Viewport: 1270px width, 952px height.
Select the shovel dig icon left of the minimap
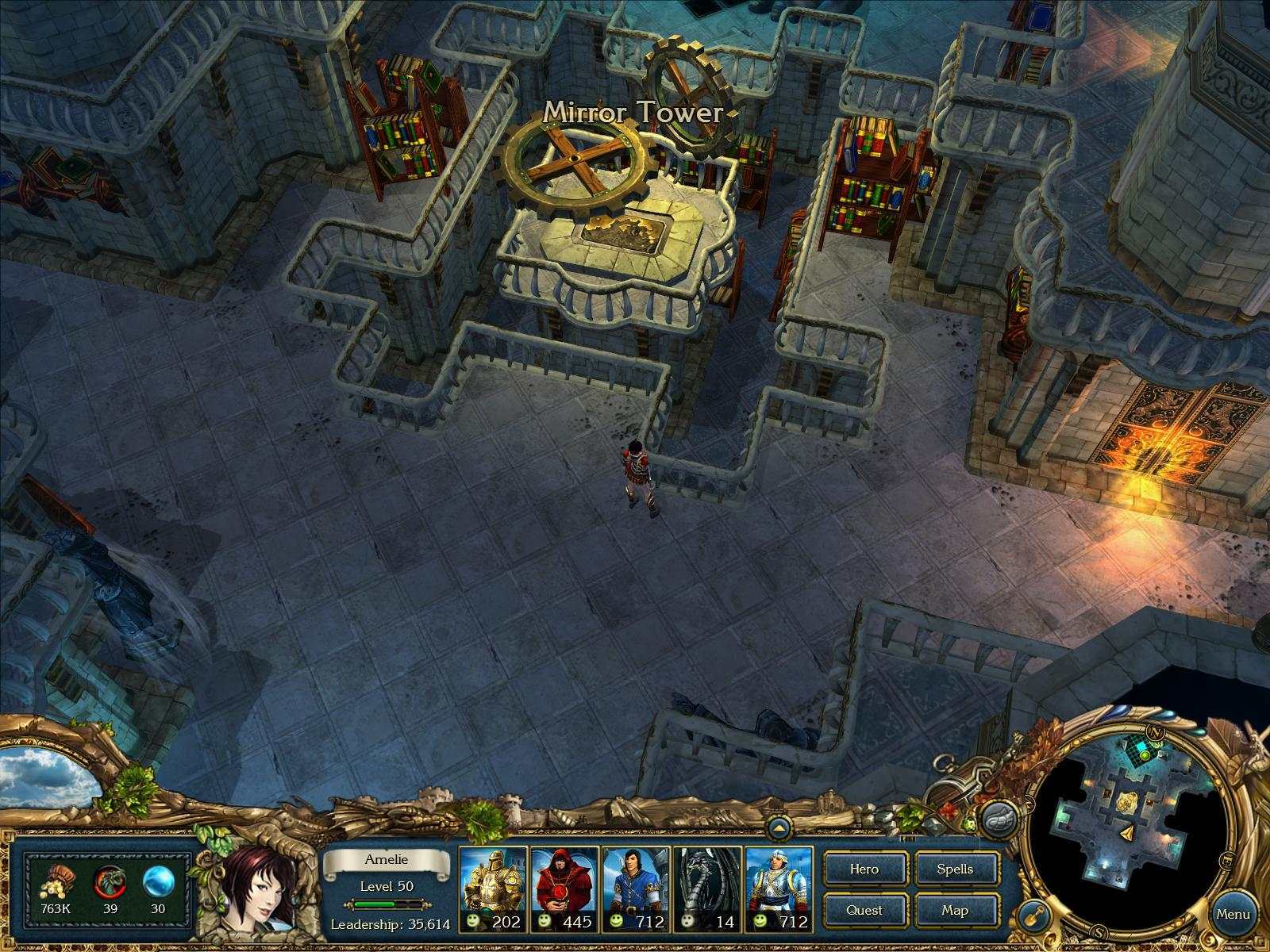point(1033,917)
